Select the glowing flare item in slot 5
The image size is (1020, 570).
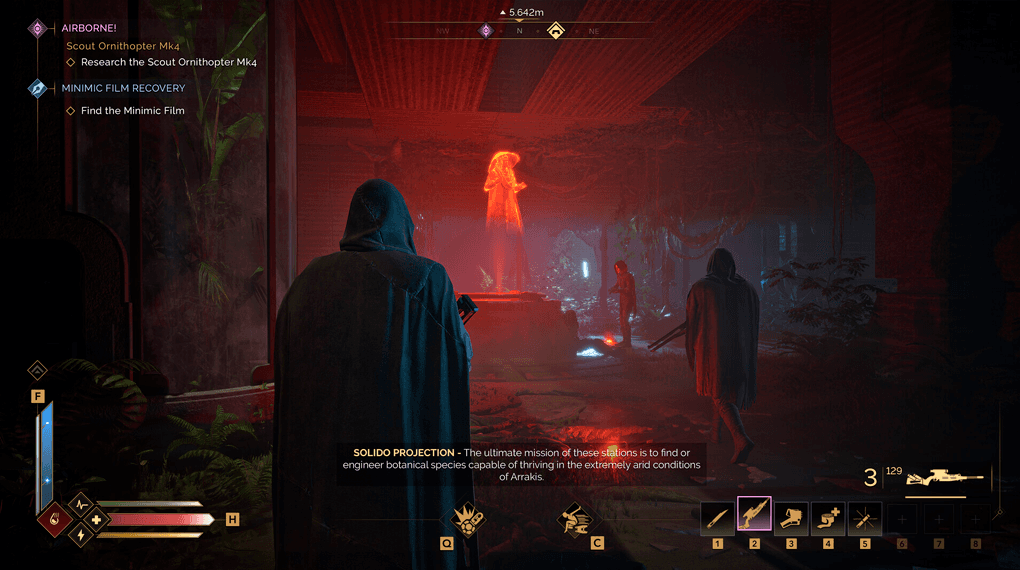click(865, 517)
